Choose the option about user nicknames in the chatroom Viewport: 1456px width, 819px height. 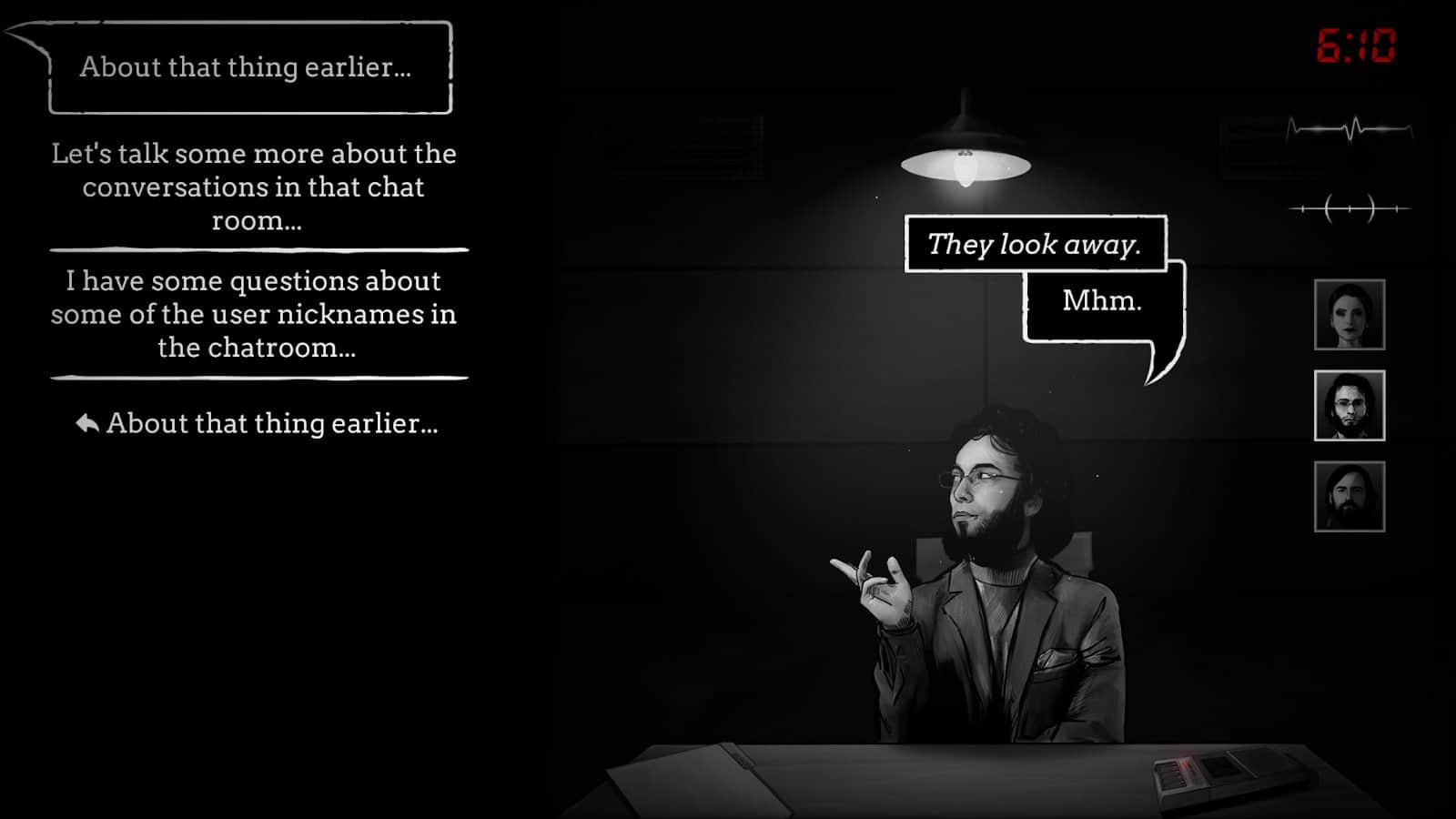(253, 314)
